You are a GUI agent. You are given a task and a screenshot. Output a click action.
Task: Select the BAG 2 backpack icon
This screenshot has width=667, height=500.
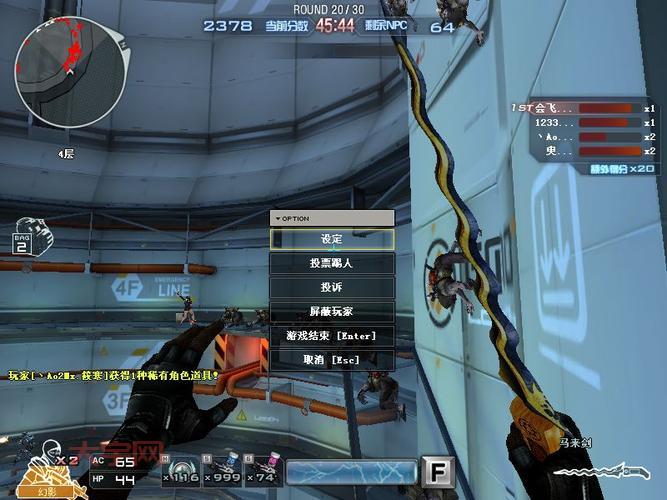[x=26, y=236]
